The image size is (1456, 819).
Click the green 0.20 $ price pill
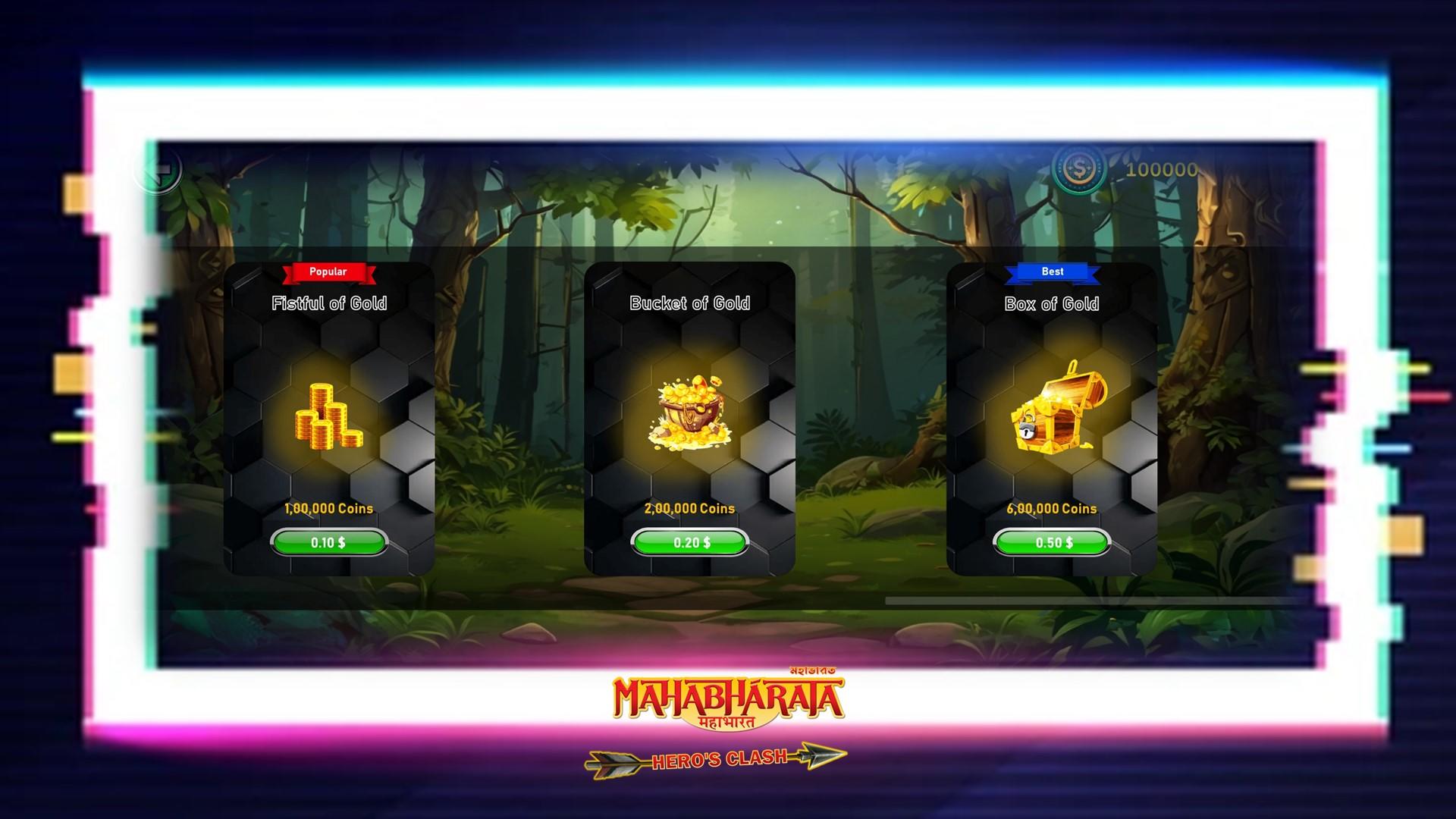[x=689, y=541]
